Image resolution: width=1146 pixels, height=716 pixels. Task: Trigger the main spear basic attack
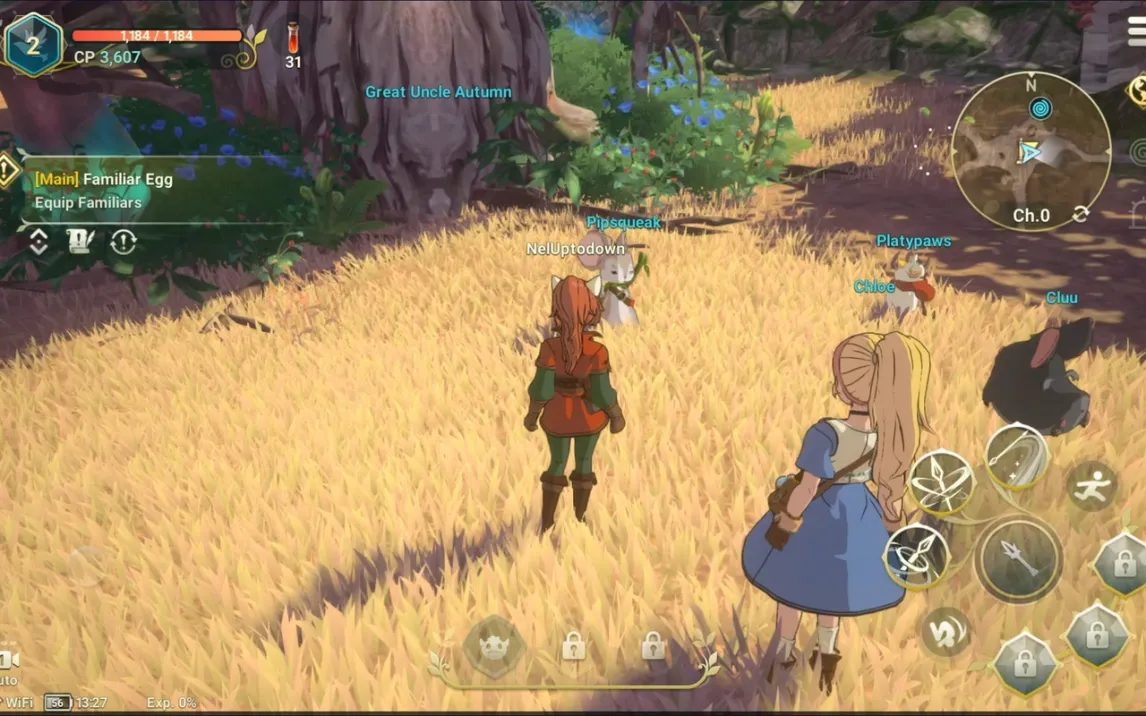1018,559
